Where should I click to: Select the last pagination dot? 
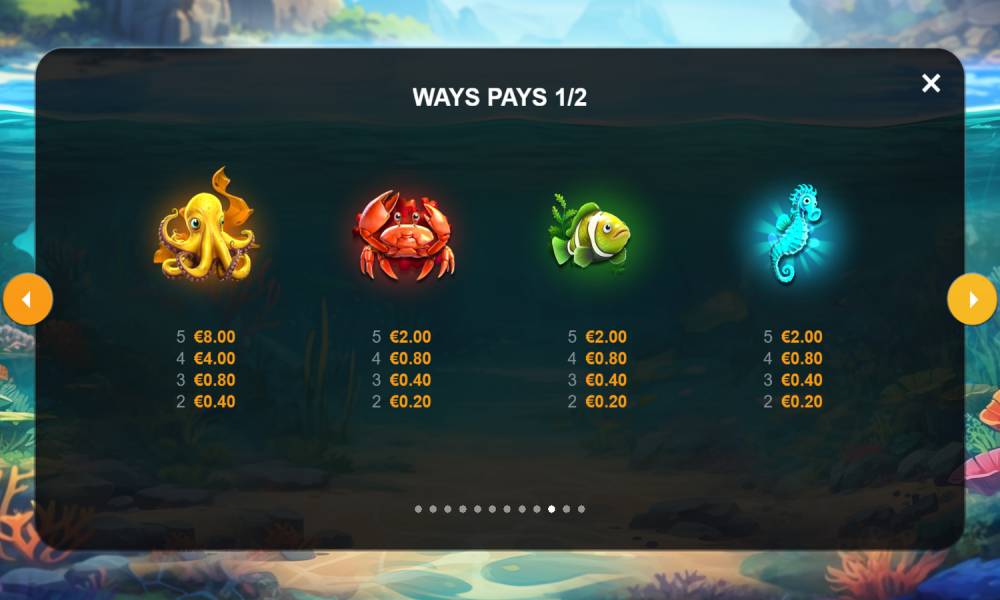click(x=581, y=509)
